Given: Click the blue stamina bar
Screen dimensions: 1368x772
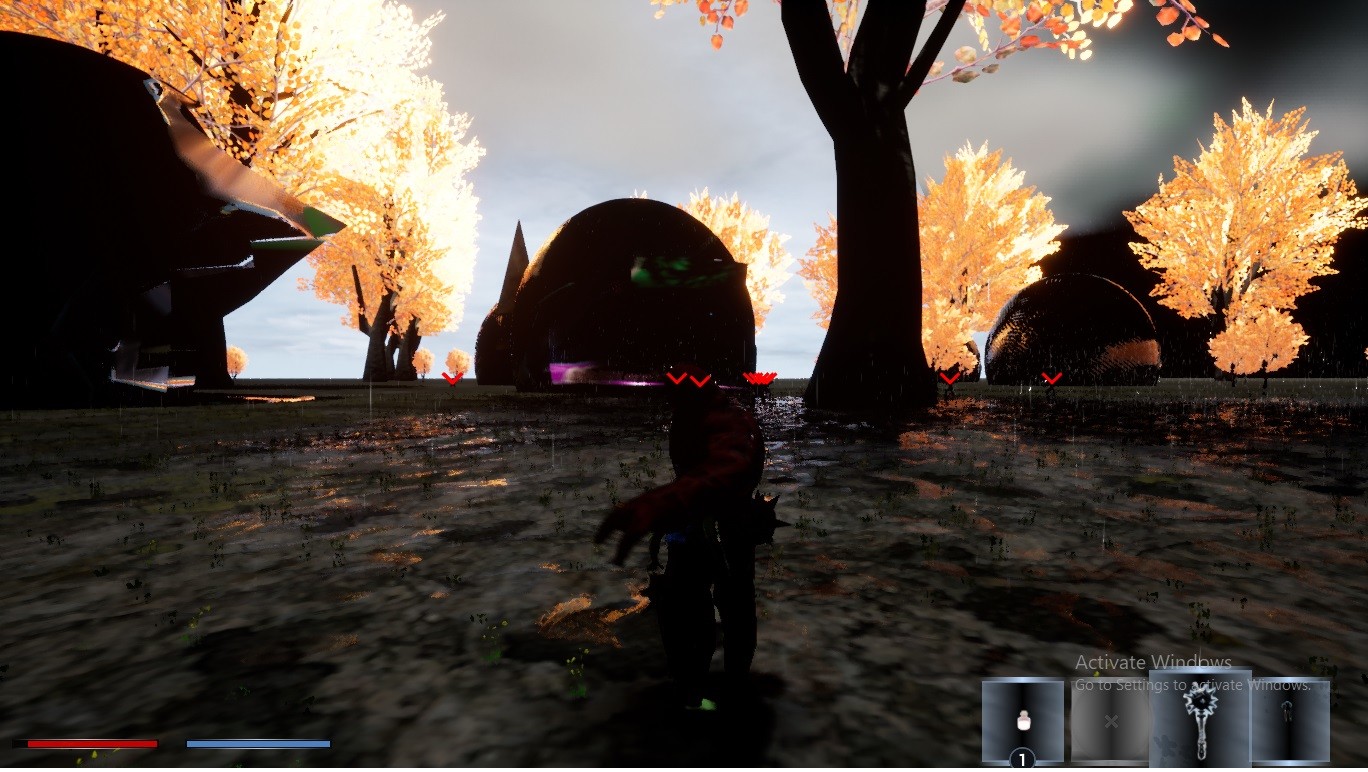Looking at the screenshot, I should point(258,743).
